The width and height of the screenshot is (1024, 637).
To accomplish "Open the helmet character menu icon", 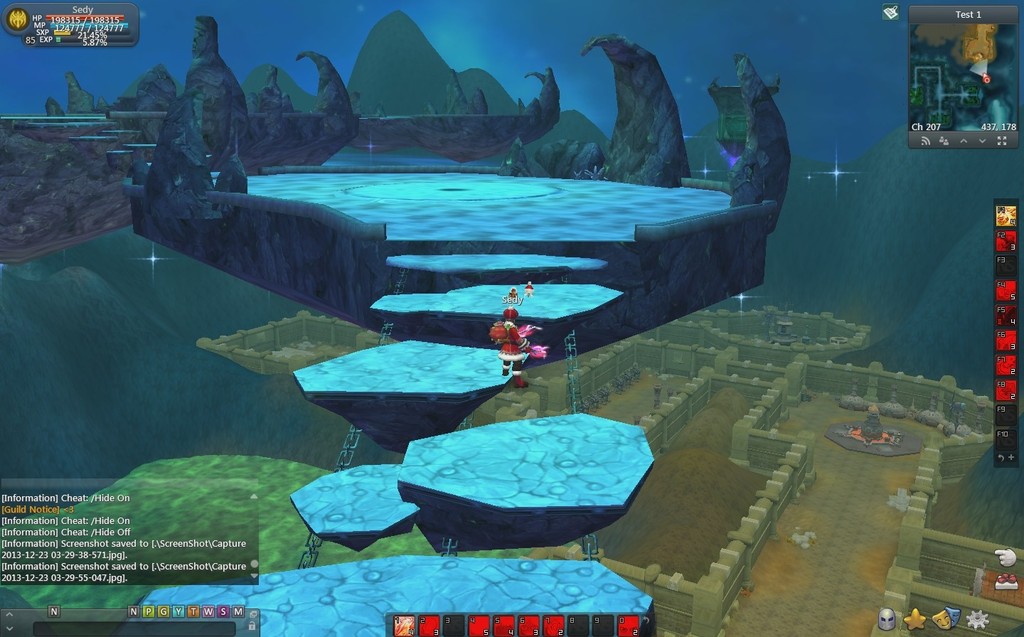I will (887, 620).
